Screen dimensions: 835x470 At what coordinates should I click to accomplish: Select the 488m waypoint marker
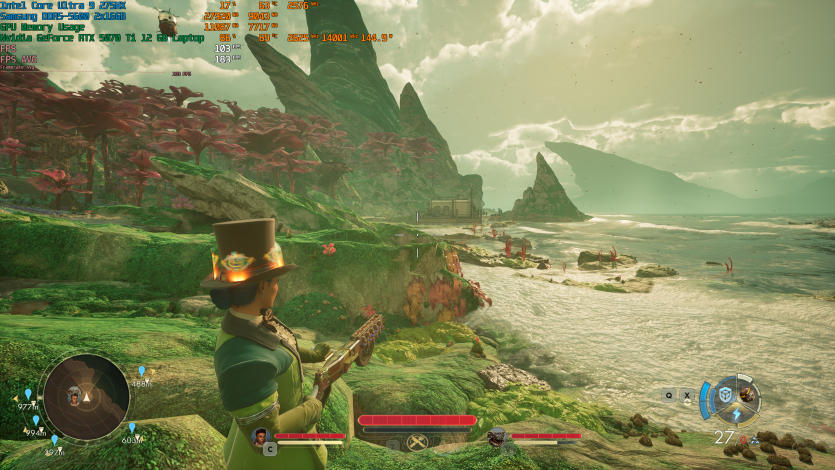click(x=140, y=371)
